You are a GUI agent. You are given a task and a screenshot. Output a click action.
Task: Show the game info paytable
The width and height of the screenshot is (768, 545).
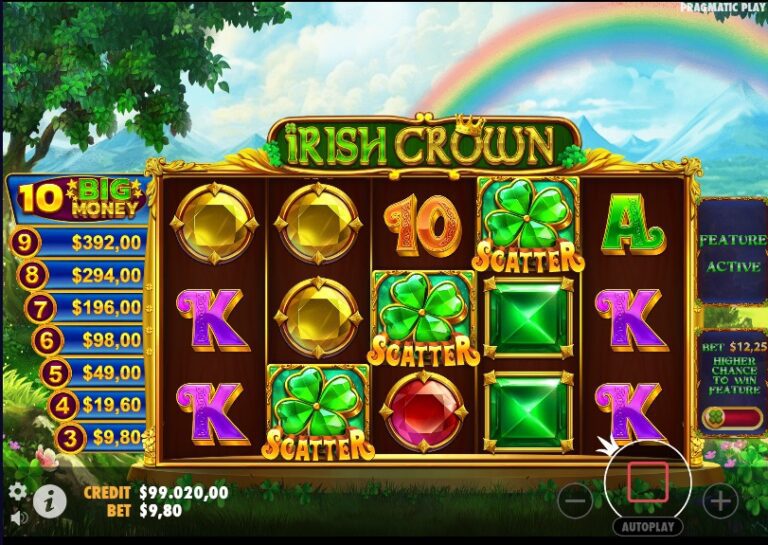click(x=49, y=499)
